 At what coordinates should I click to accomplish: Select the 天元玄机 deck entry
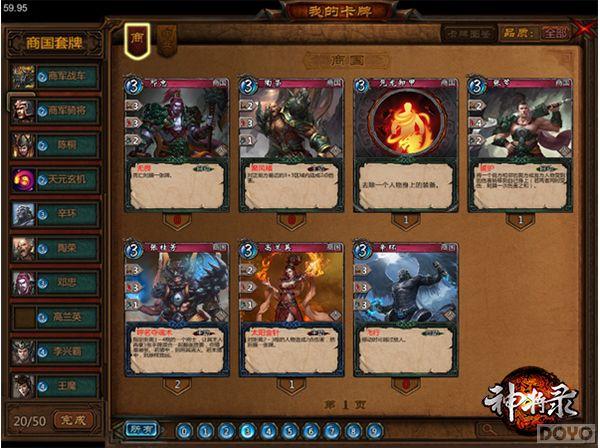pos(66,179)
